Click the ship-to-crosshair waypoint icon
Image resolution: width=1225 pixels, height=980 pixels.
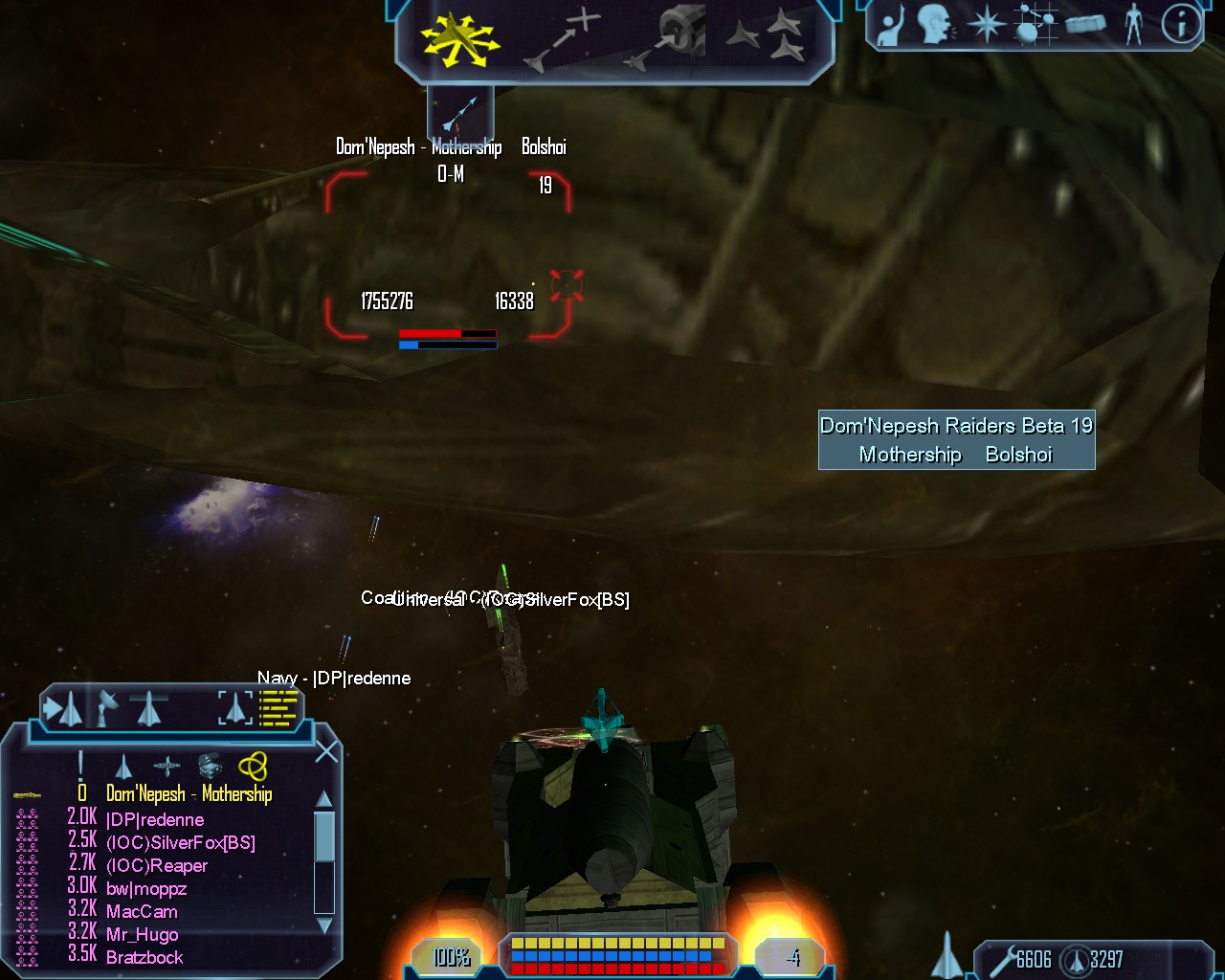coord(562,40)
